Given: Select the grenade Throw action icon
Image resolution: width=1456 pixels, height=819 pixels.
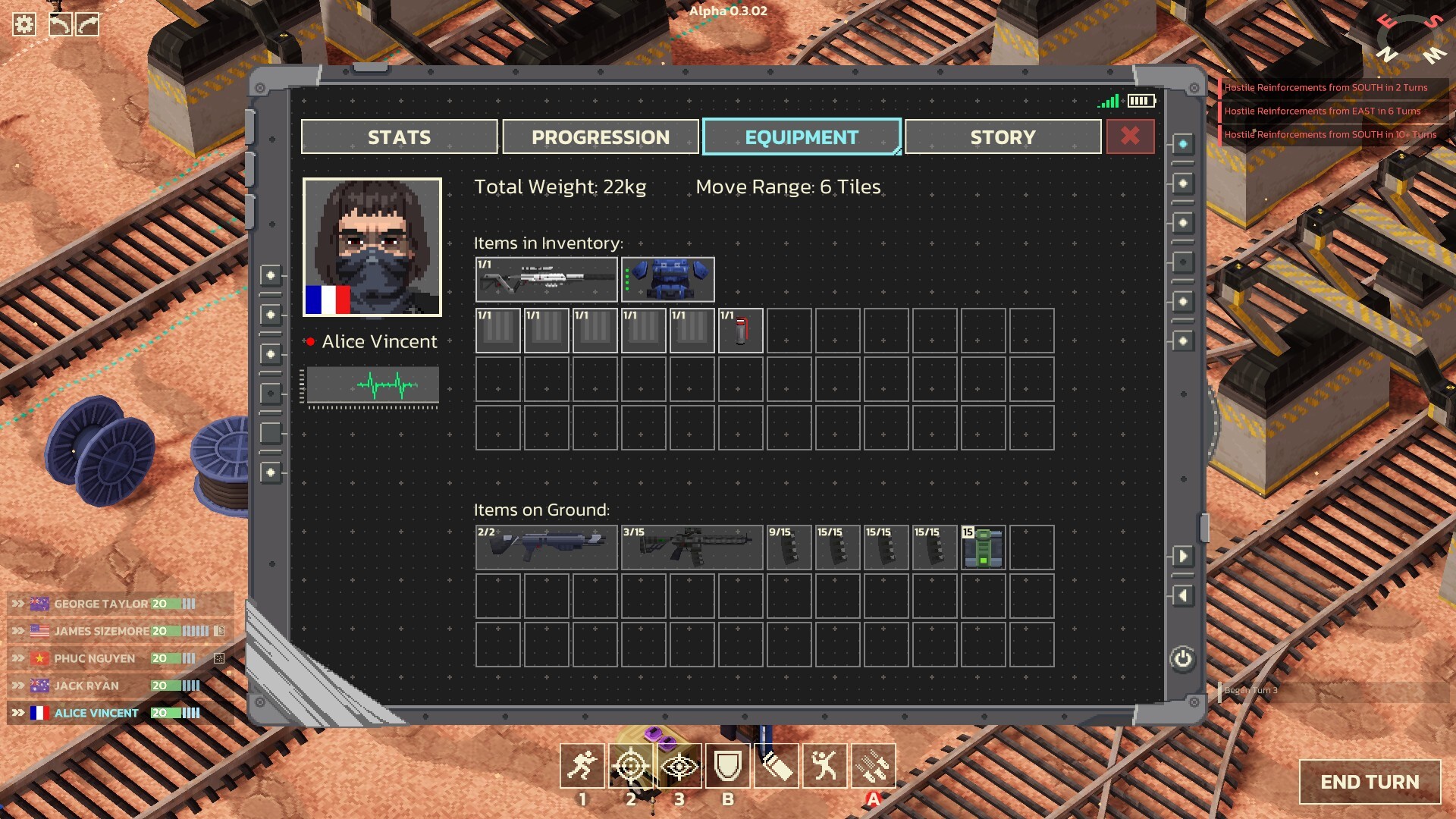Looking at the screenshot, I should tap(825, 766).
